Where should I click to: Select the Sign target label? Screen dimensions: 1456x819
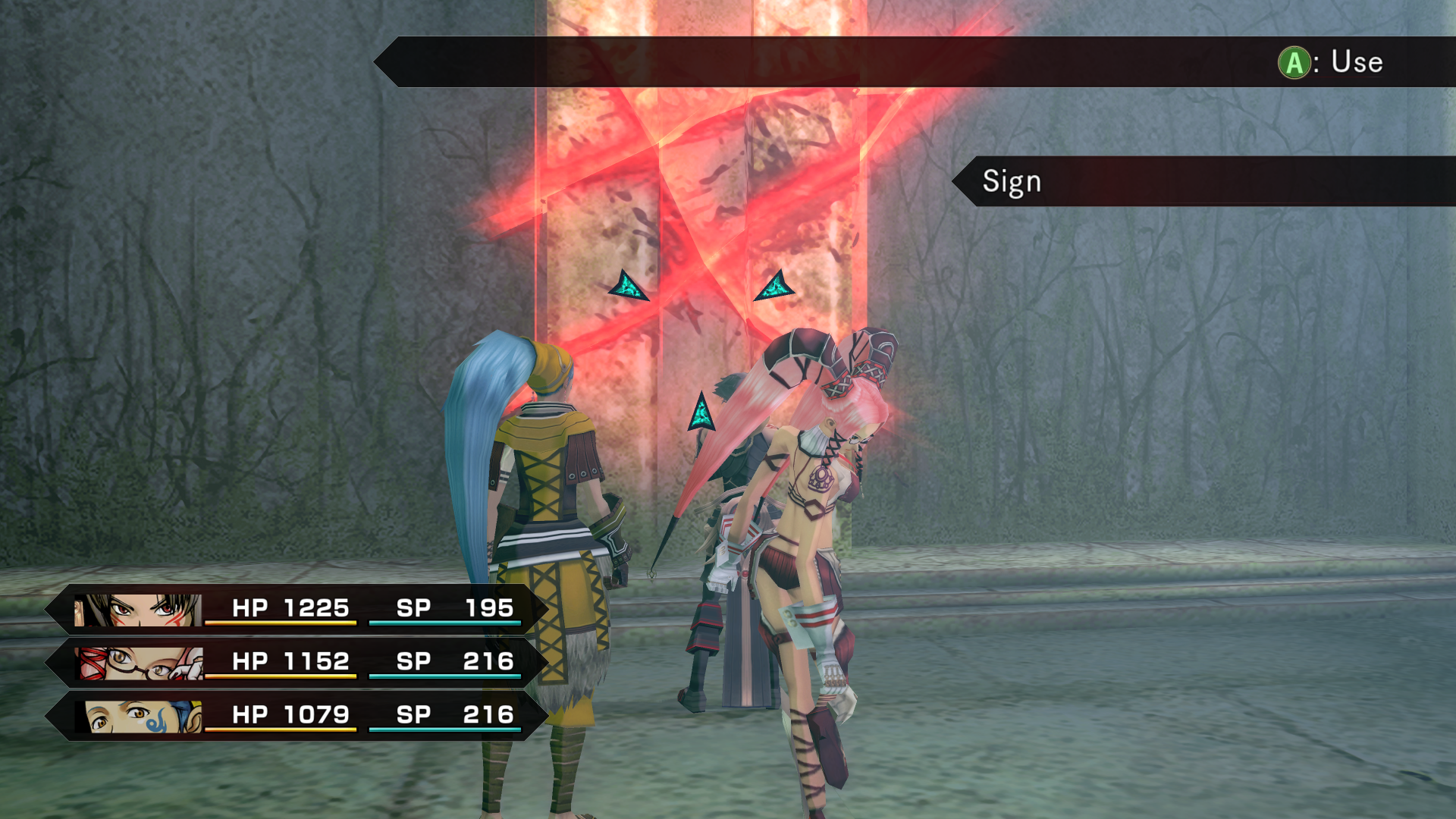(1012, 182)
